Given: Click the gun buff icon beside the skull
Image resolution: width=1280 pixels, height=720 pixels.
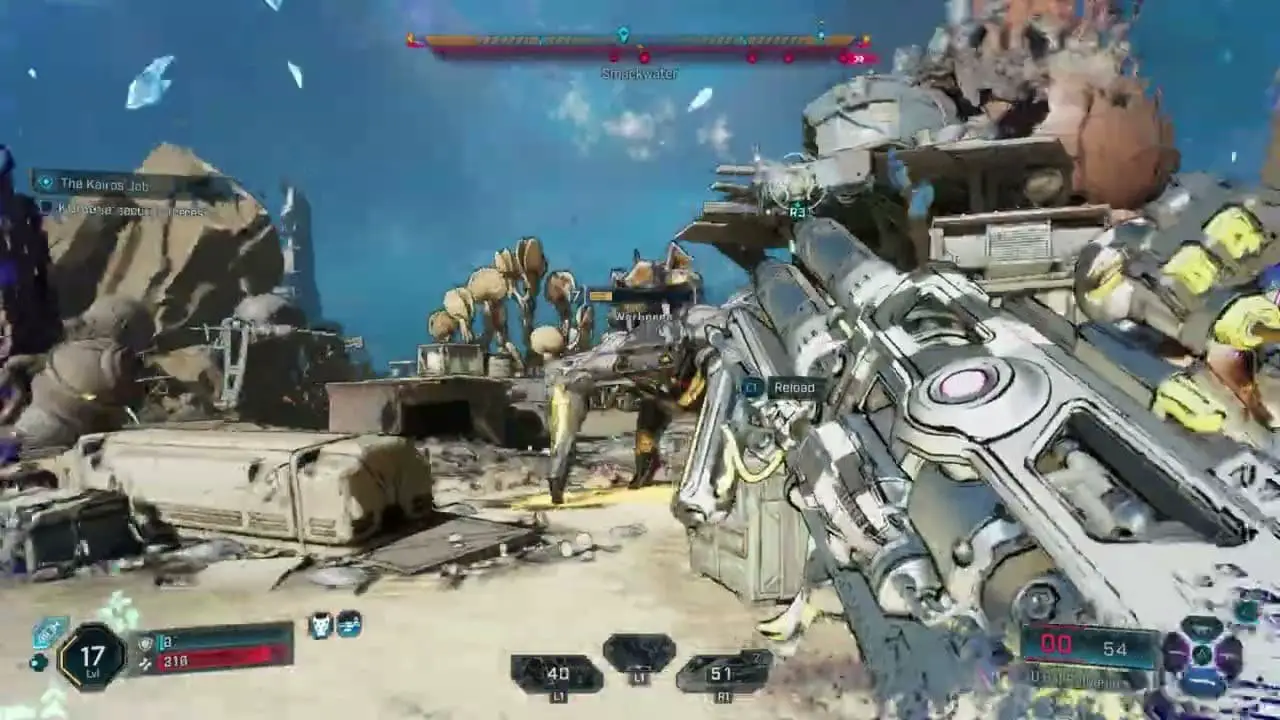Looking at the screenshot, I should point(348,626).
